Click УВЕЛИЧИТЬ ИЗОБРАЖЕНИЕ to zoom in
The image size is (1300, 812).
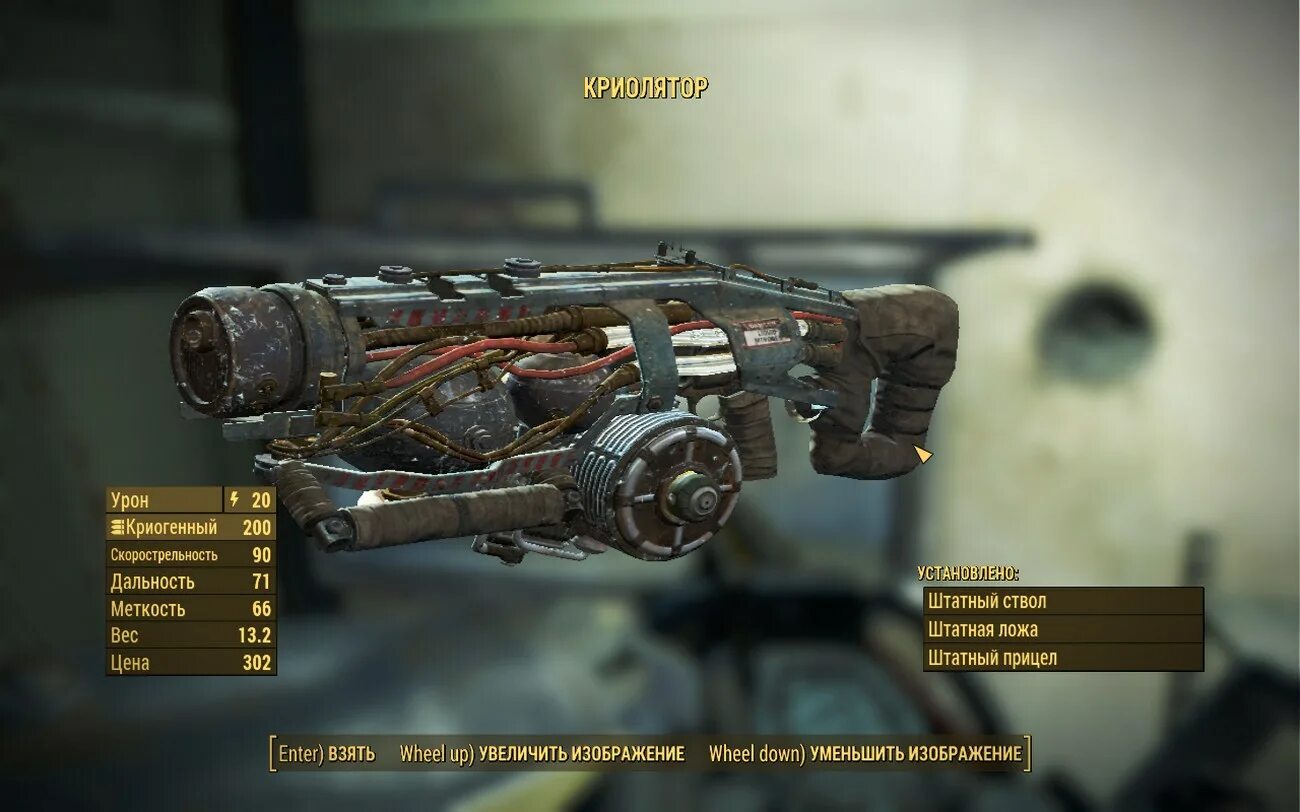(542, 753)
